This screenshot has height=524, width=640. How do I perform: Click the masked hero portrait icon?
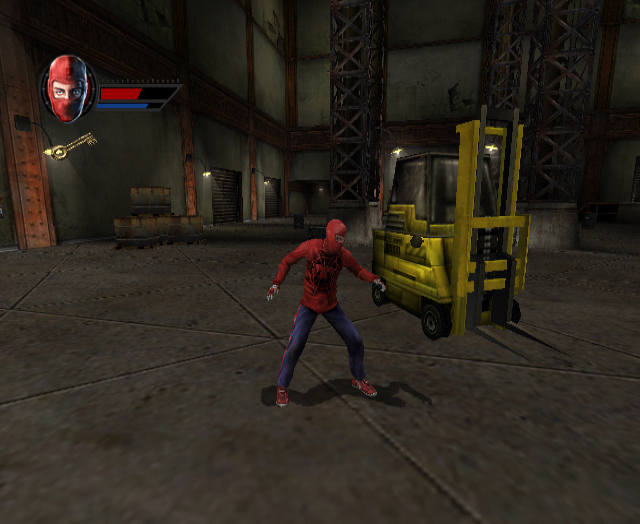point(67,90)
